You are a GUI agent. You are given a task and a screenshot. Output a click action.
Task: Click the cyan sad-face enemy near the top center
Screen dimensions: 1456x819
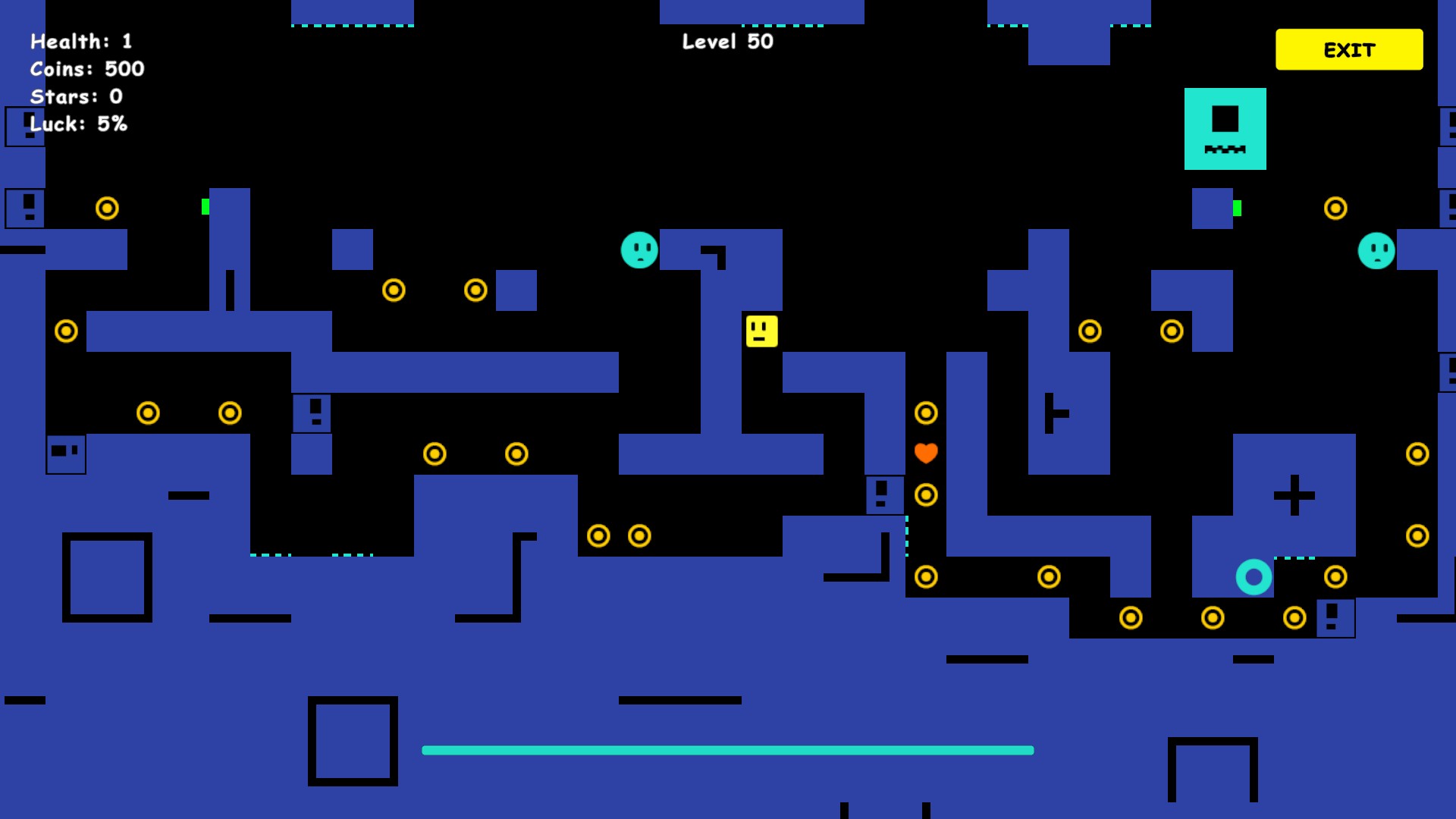pyautogui.click(x=639, y=250)
